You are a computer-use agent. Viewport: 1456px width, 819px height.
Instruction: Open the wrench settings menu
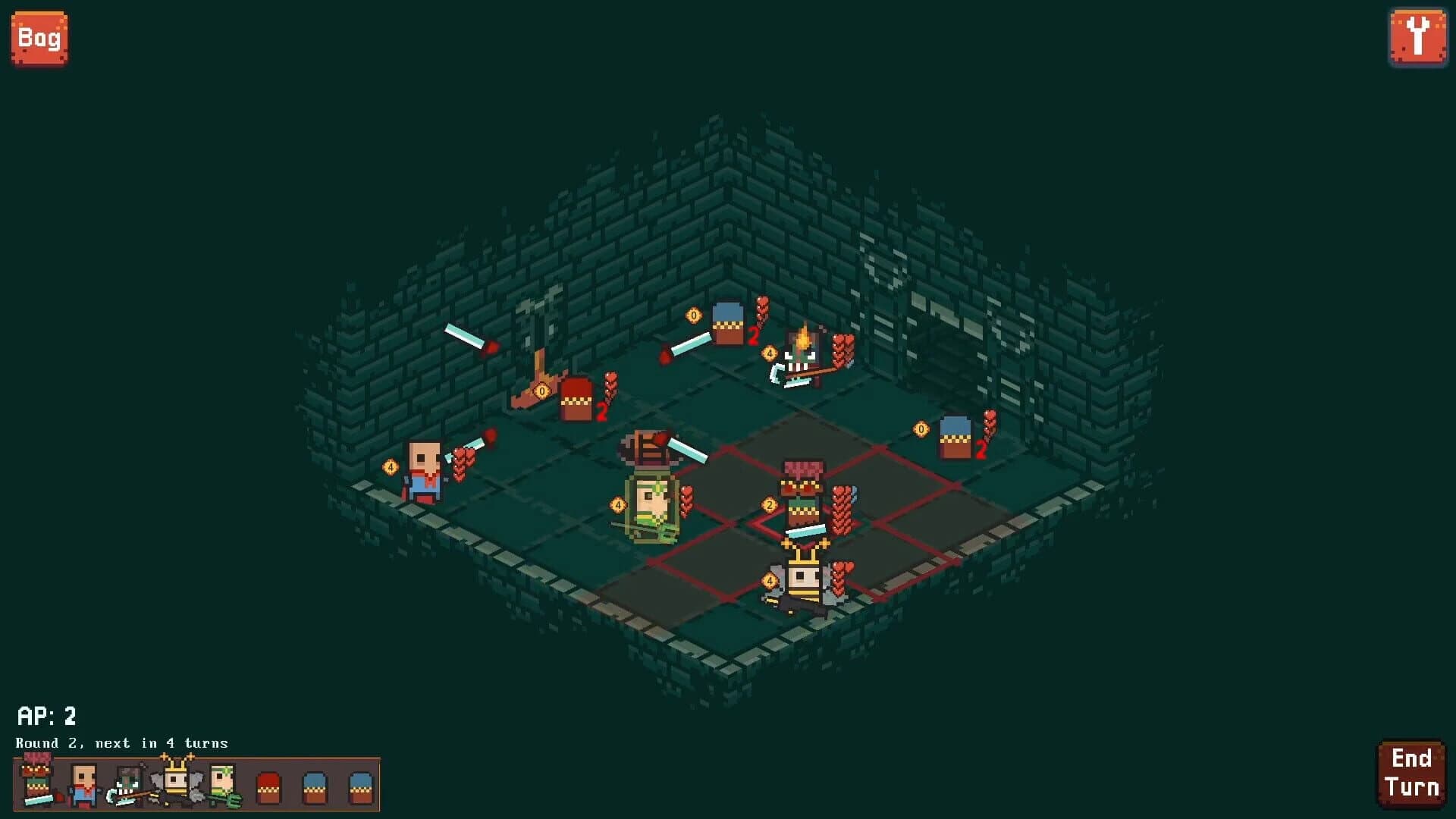(1420, 36)
